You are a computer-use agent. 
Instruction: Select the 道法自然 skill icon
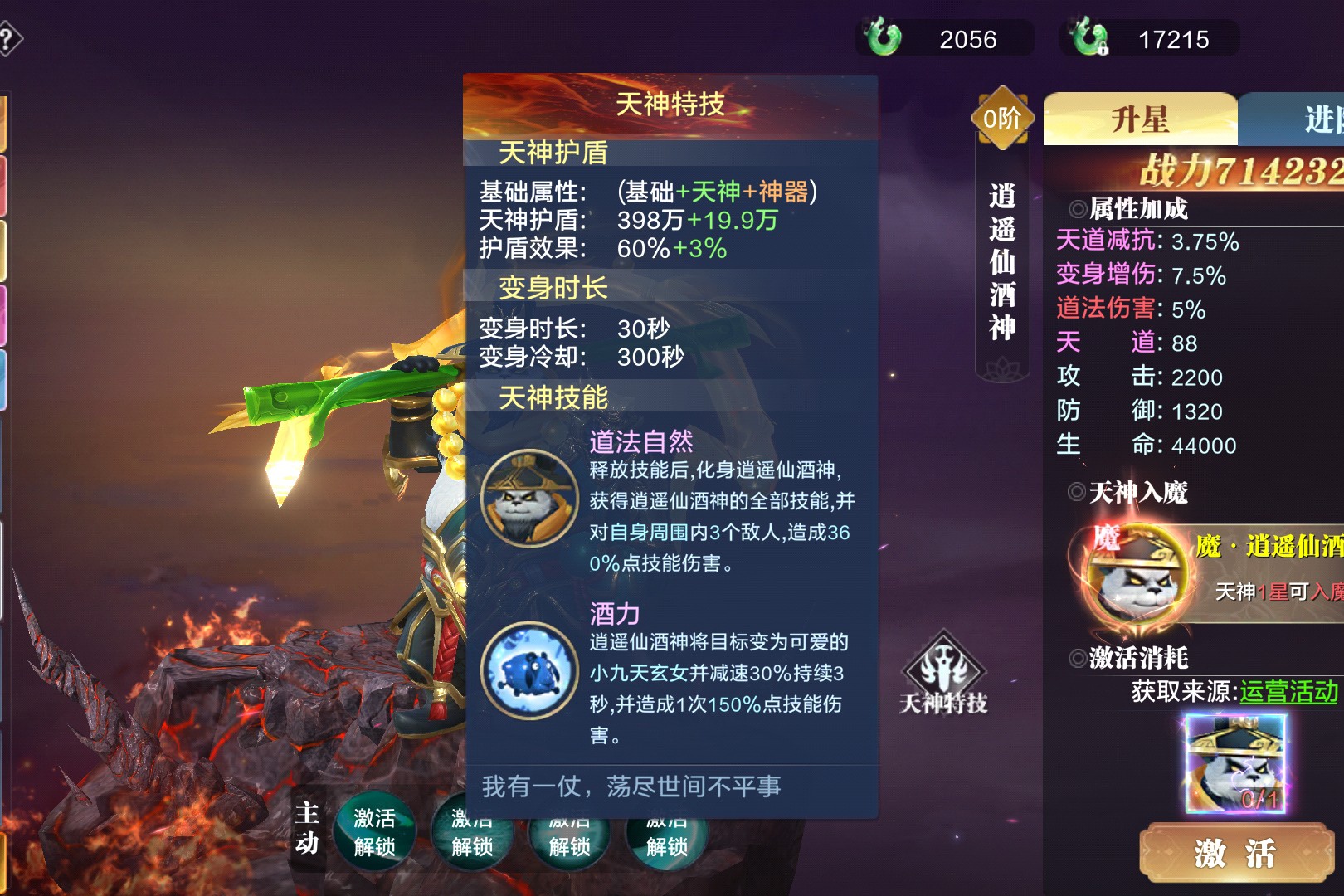[530, 496]
